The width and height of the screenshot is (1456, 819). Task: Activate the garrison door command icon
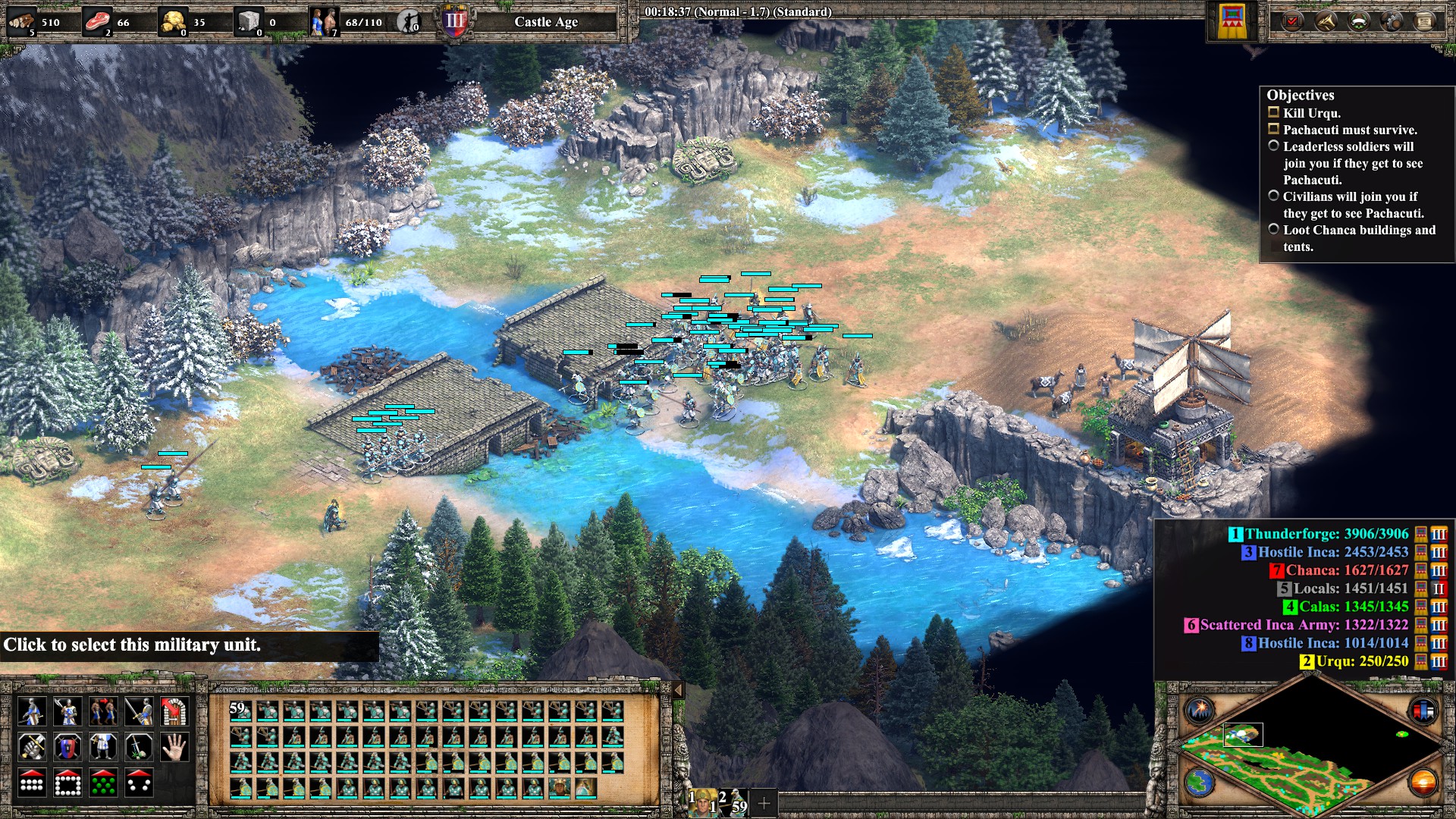click(x=174, y=711)
